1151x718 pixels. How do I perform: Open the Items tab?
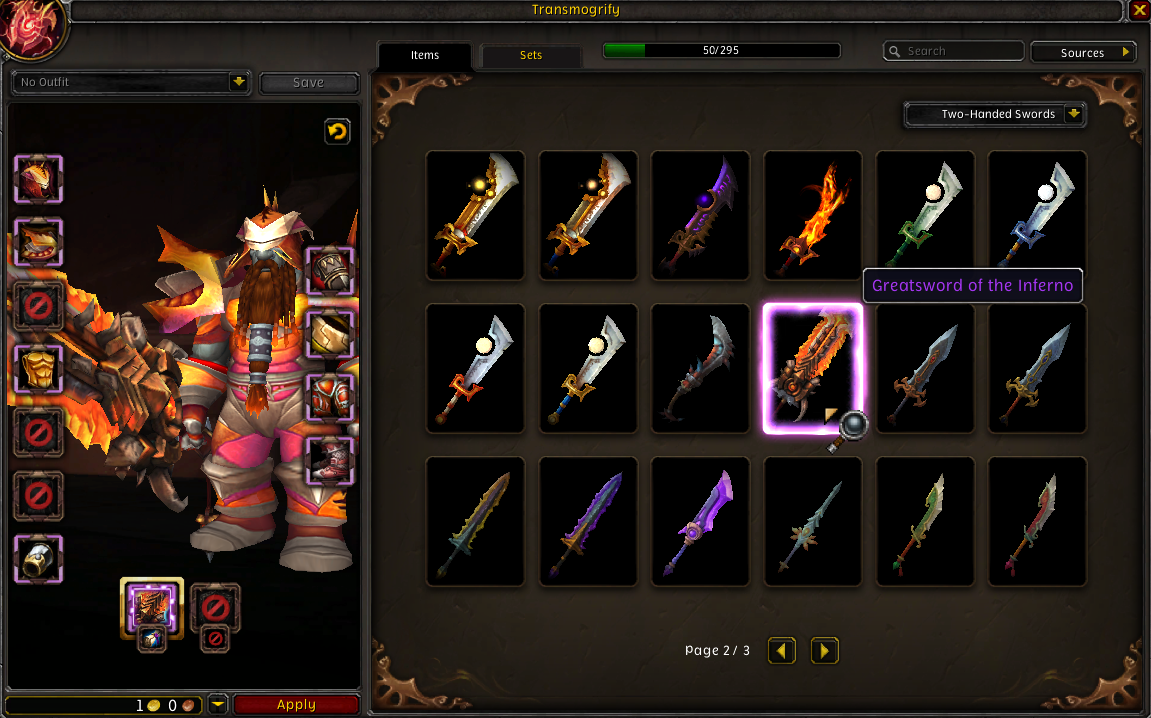[x=425, y=55]
